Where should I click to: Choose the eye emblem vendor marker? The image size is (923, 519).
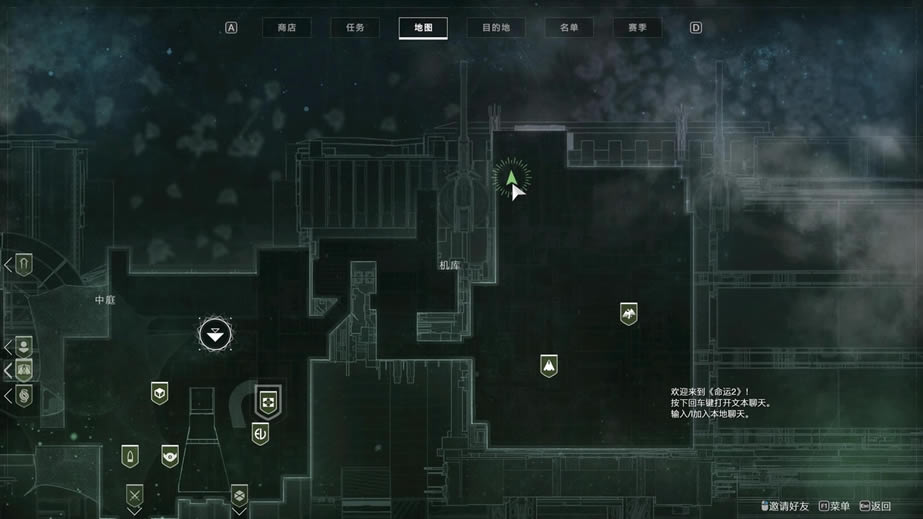170,456
